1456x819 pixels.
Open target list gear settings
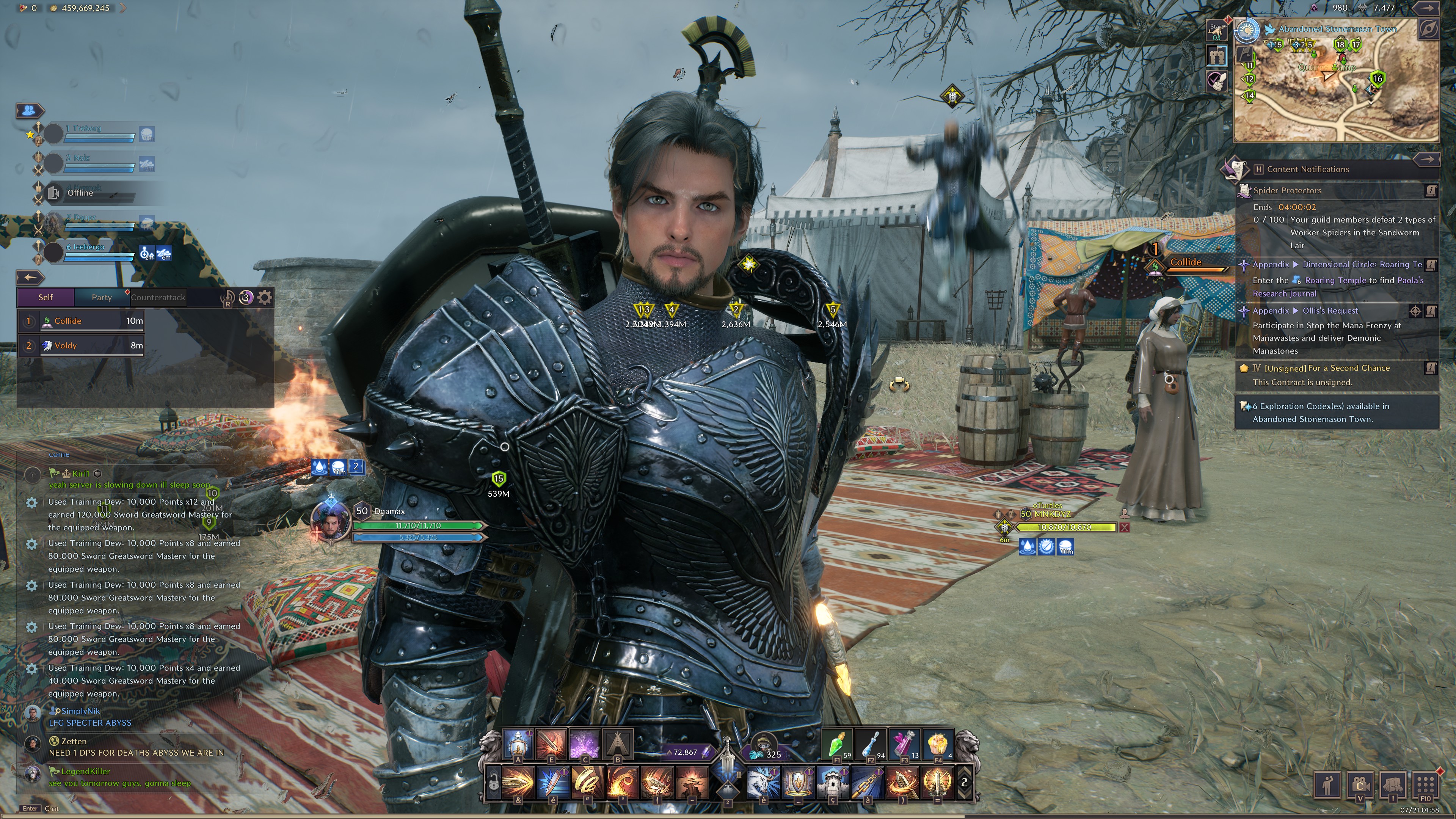pyautogui.click(x=265, y=297)
